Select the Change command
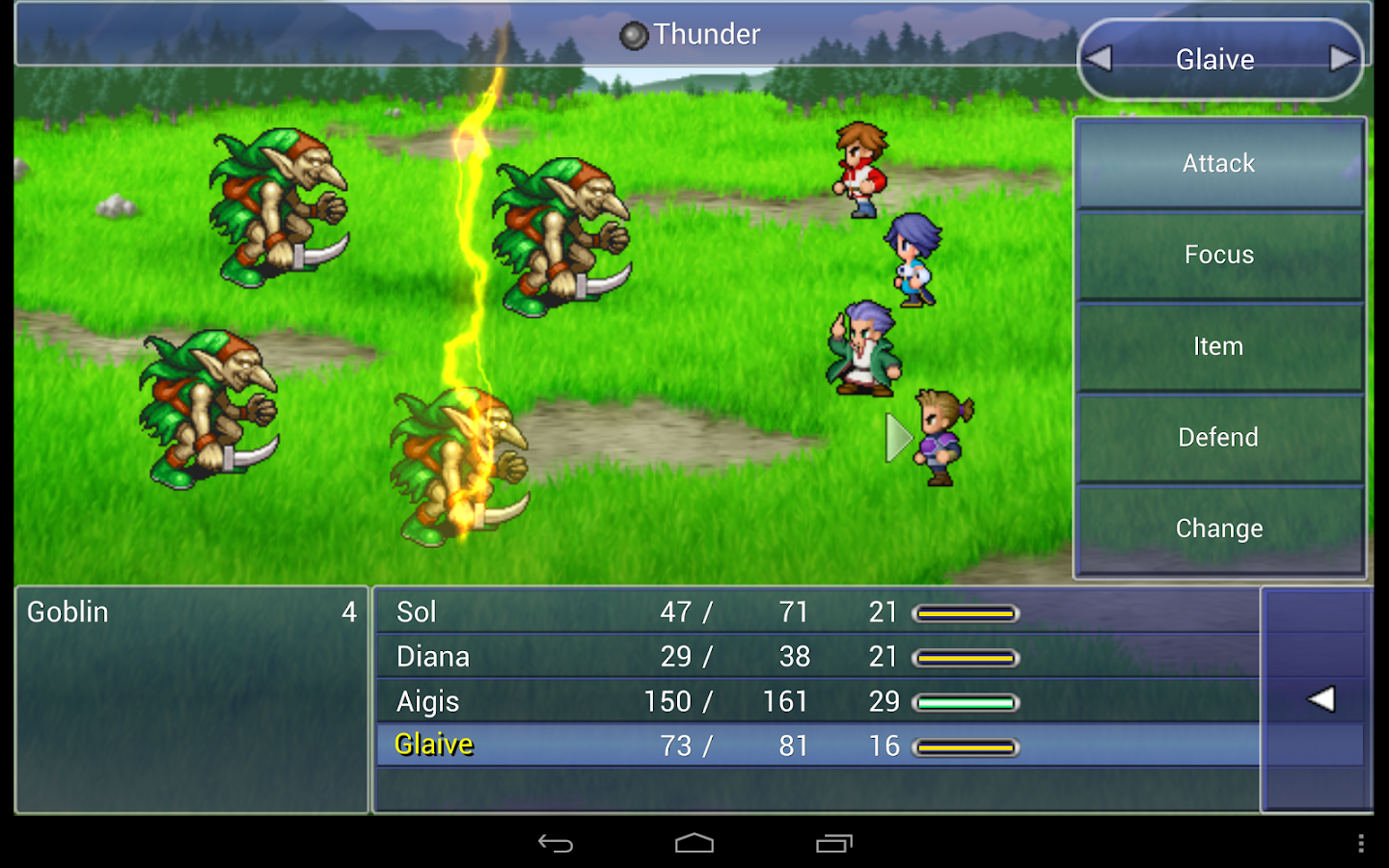 click(1219, 529)
